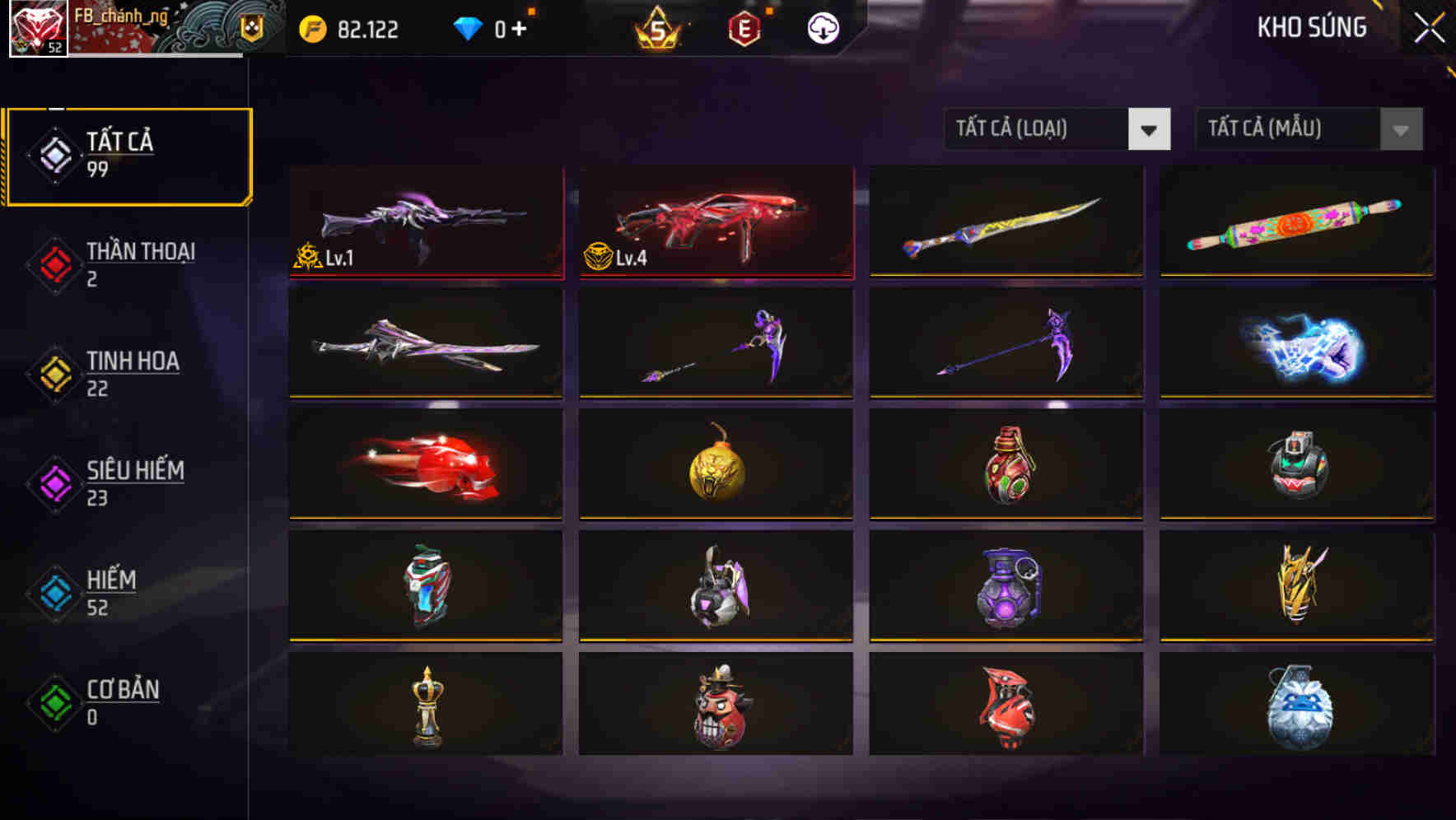Open the rank badge crown icon

[659, 29]
